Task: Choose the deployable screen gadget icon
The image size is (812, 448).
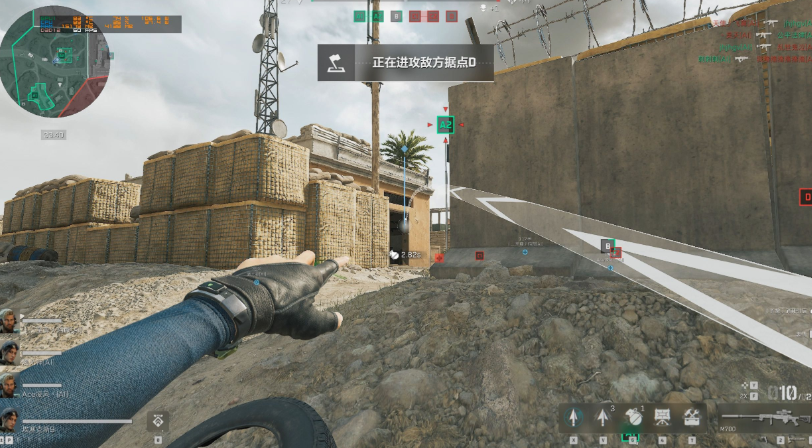Action: point(662,416)
